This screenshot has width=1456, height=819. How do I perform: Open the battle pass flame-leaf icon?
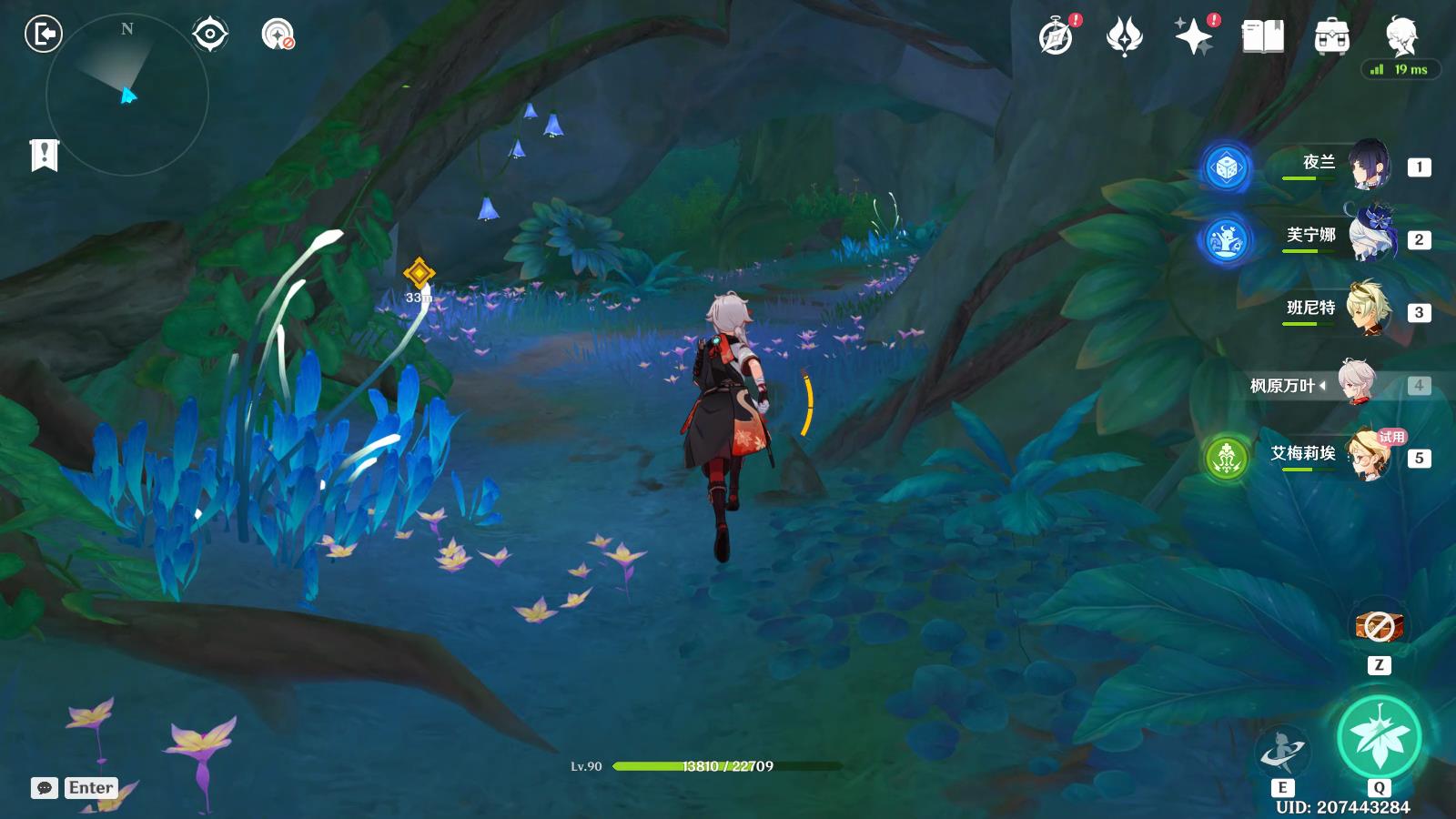coord(1125,37)
